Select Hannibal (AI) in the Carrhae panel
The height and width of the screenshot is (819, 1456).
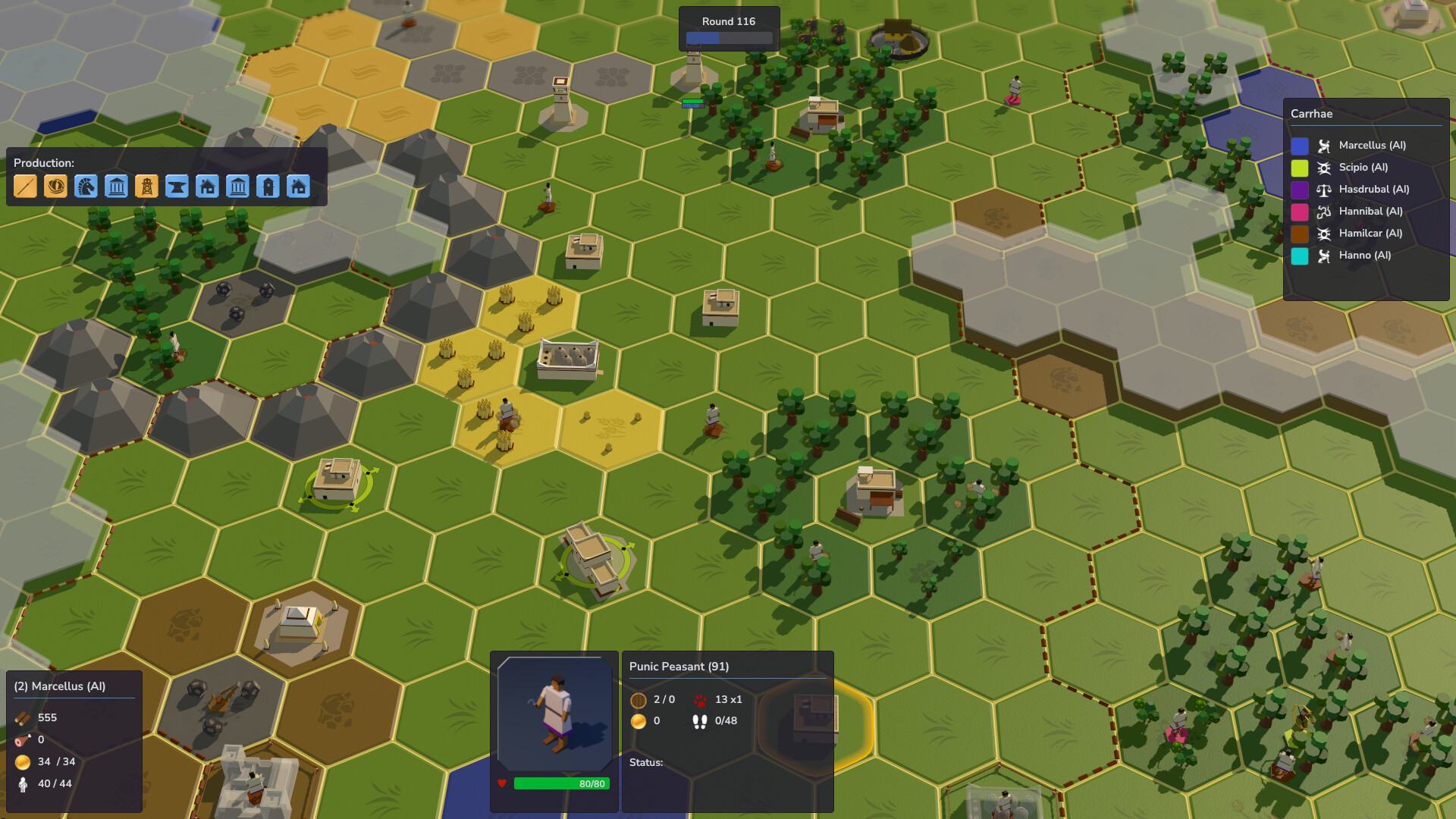coord(1371,211)
